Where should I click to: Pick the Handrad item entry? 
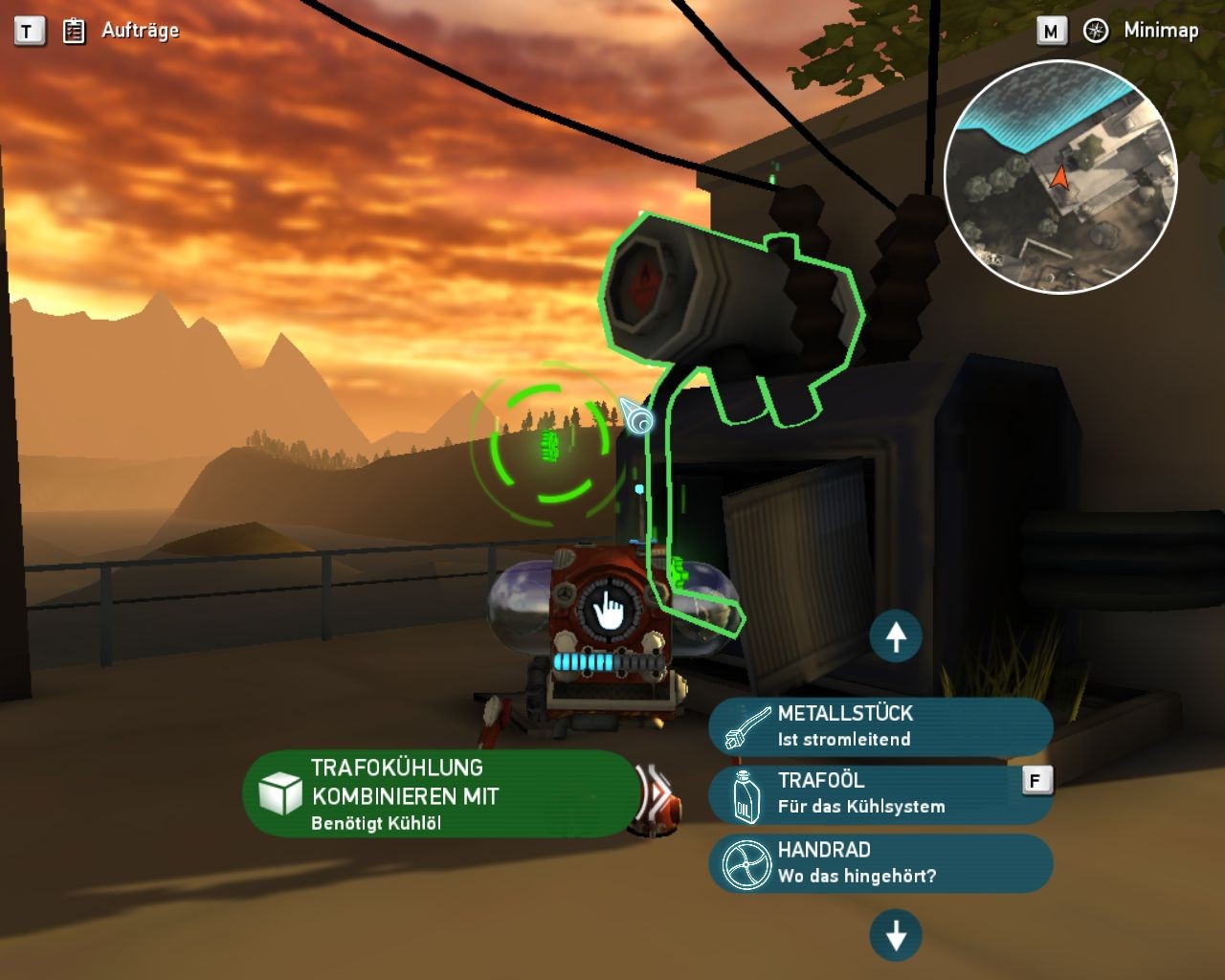pyautogui.click(x=880, y=862)
